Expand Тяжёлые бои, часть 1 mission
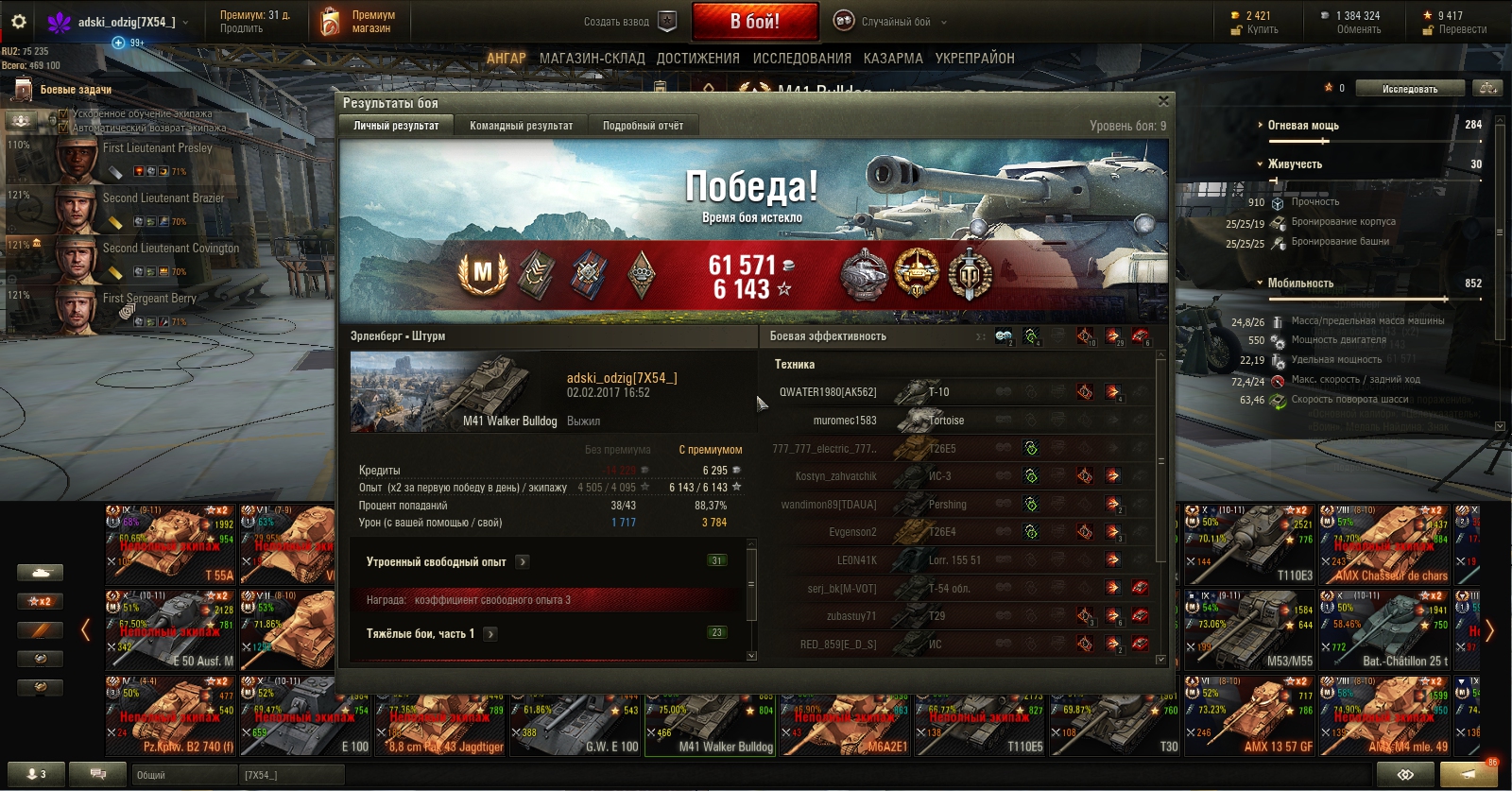Viewport: 1512px width, 791px height. (x=490, y=634)
